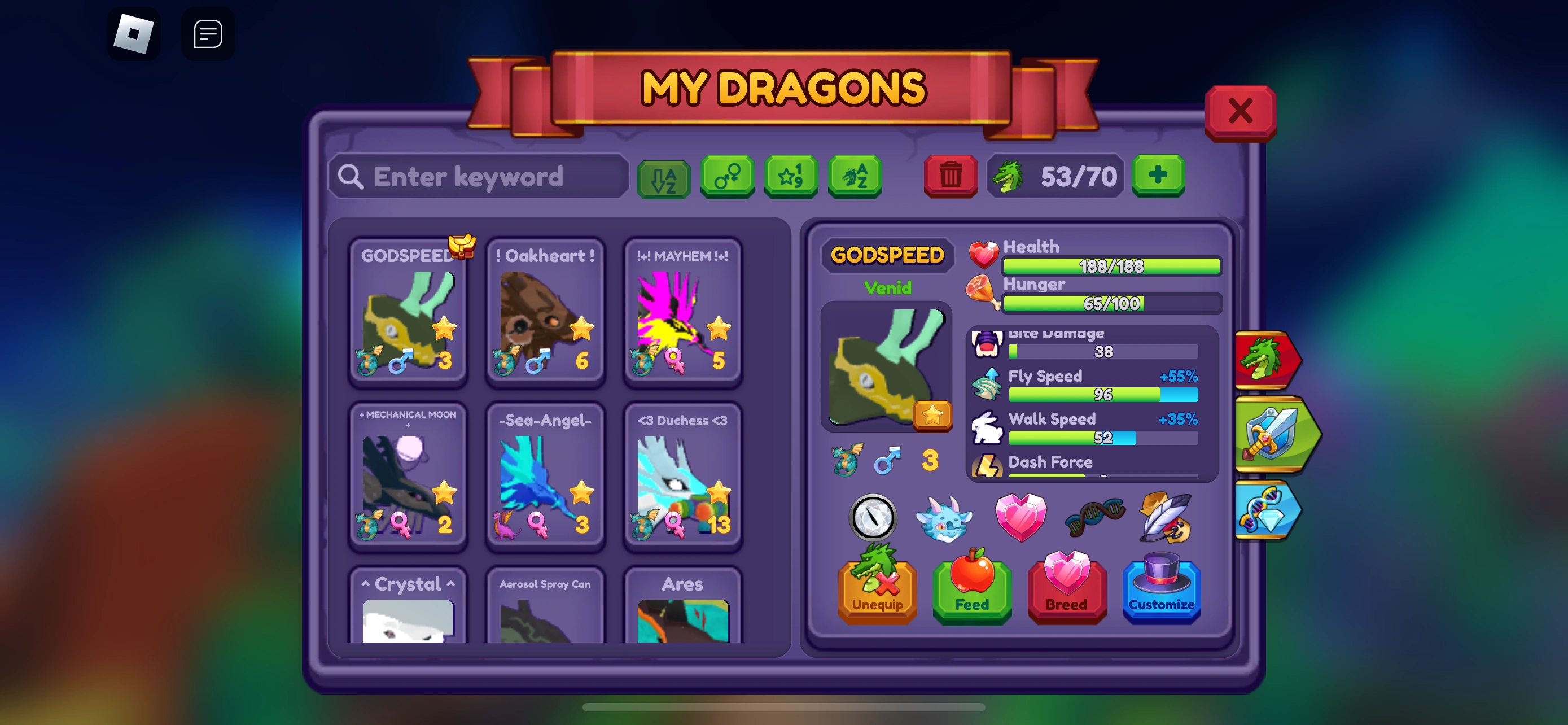Screen dimensions: 1568x725
Task: Click the diamond clock age icon
Action: [875, 518]
